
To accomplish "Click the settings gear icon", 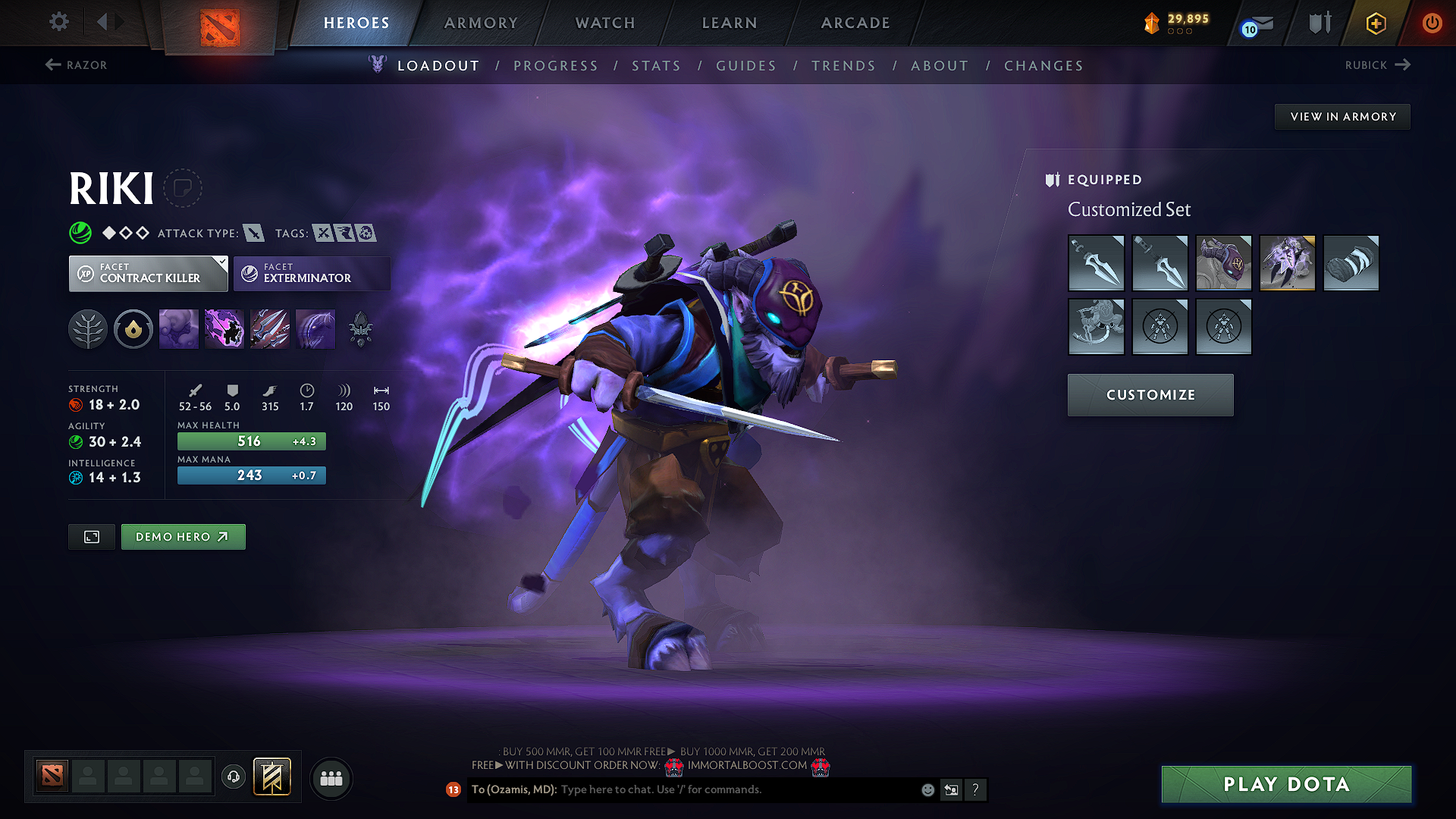I will click(58, 22).
